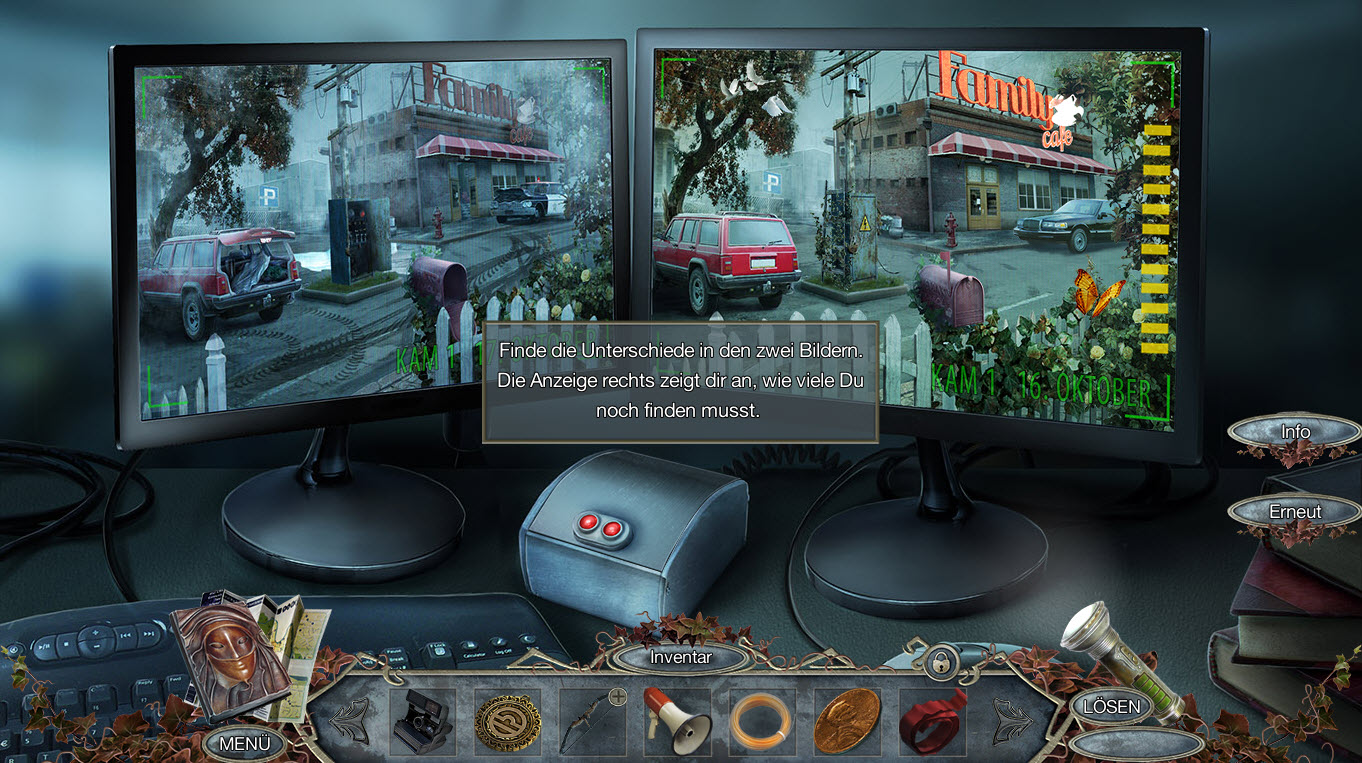
Task: Click the Inventar label
Action: click(x=681, y=657)
